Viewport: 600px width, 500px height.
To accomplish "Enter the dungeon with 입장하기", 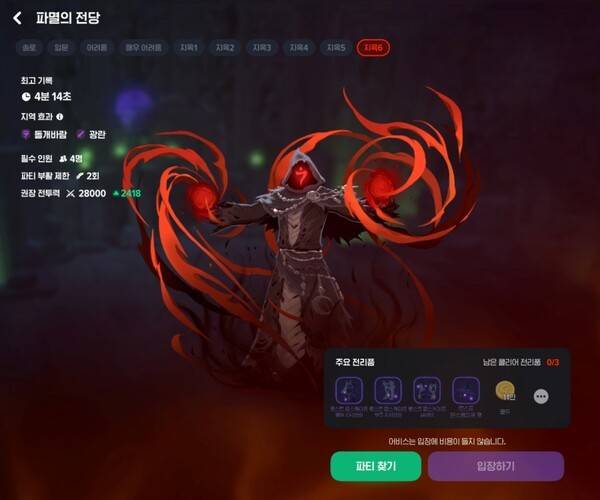I will click(x=495, y=466).
